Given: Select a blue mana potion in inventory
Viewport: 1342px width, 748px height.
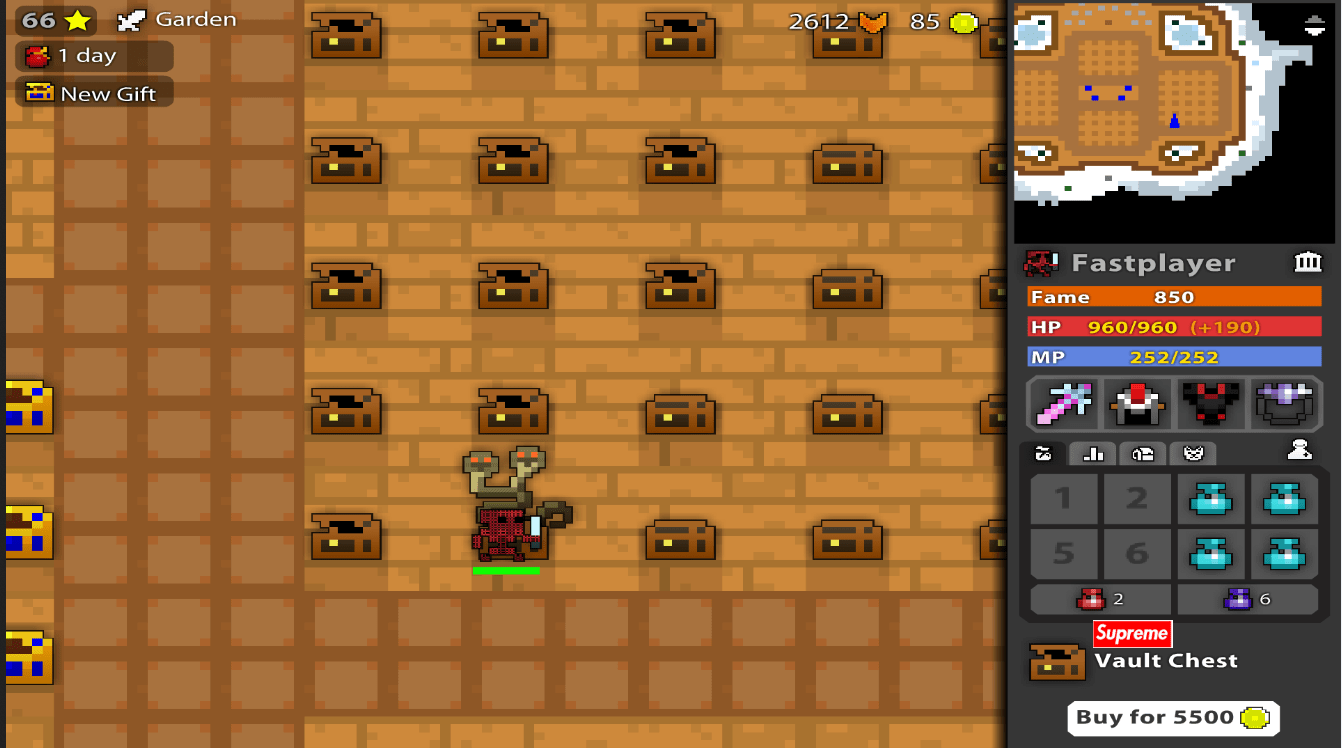Looking at the screenshot, I should point(1211,499).
